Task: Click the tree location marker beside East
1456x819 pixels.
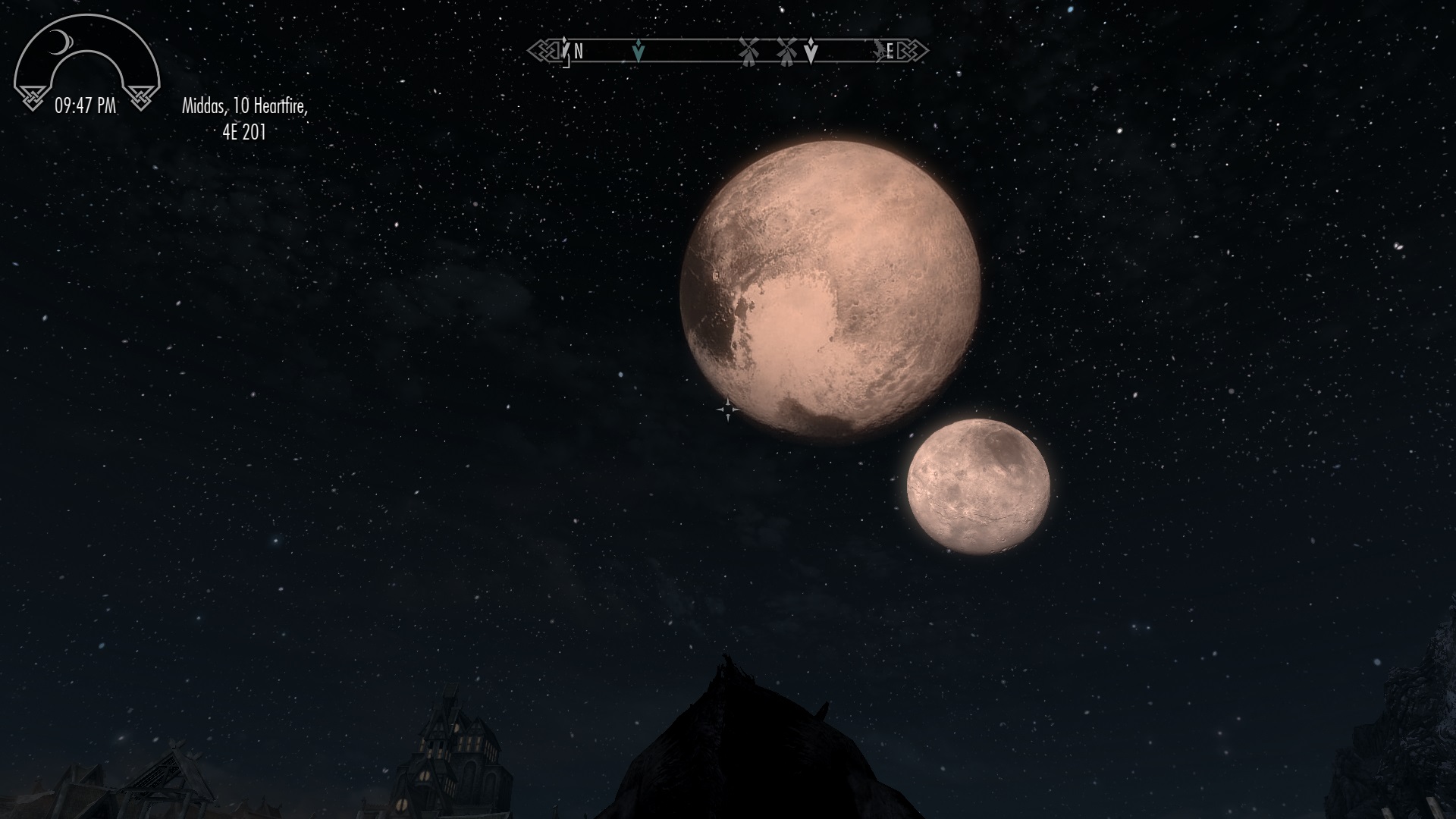Action: (x=880, y=50)
